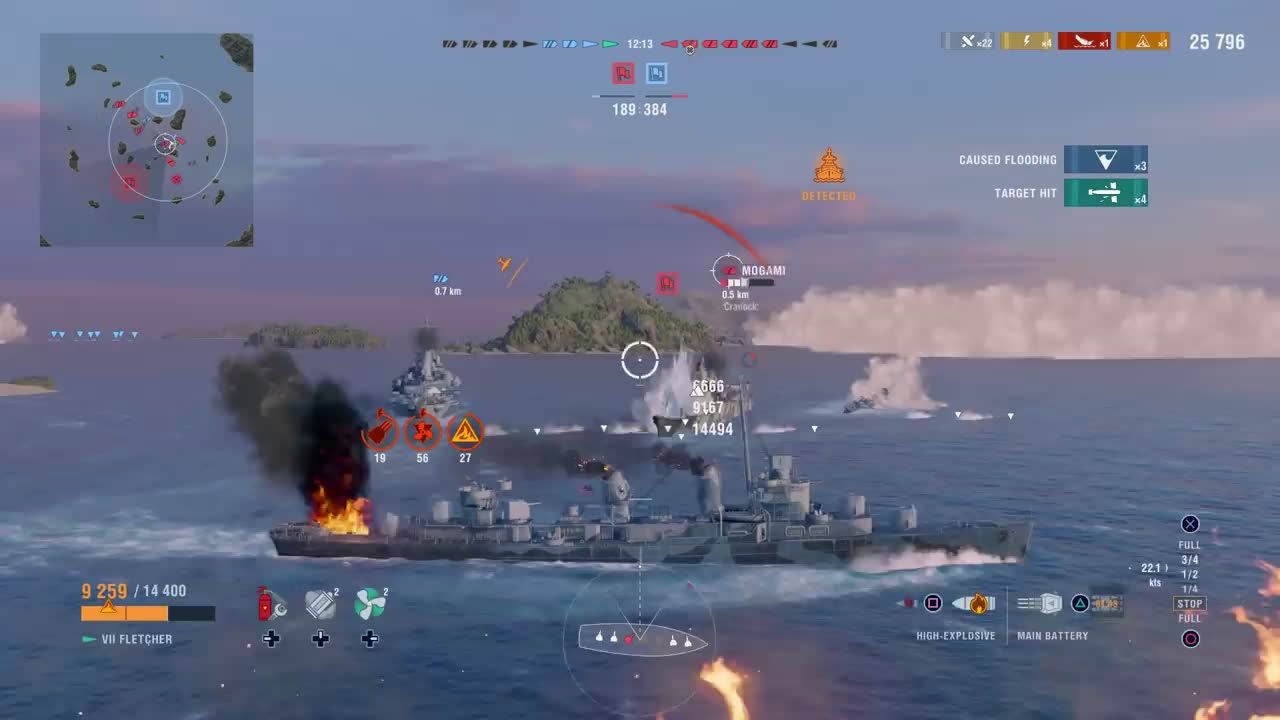Open the tactical minimap
This screenshot has height=720, width=1280.
pos(146,140)
